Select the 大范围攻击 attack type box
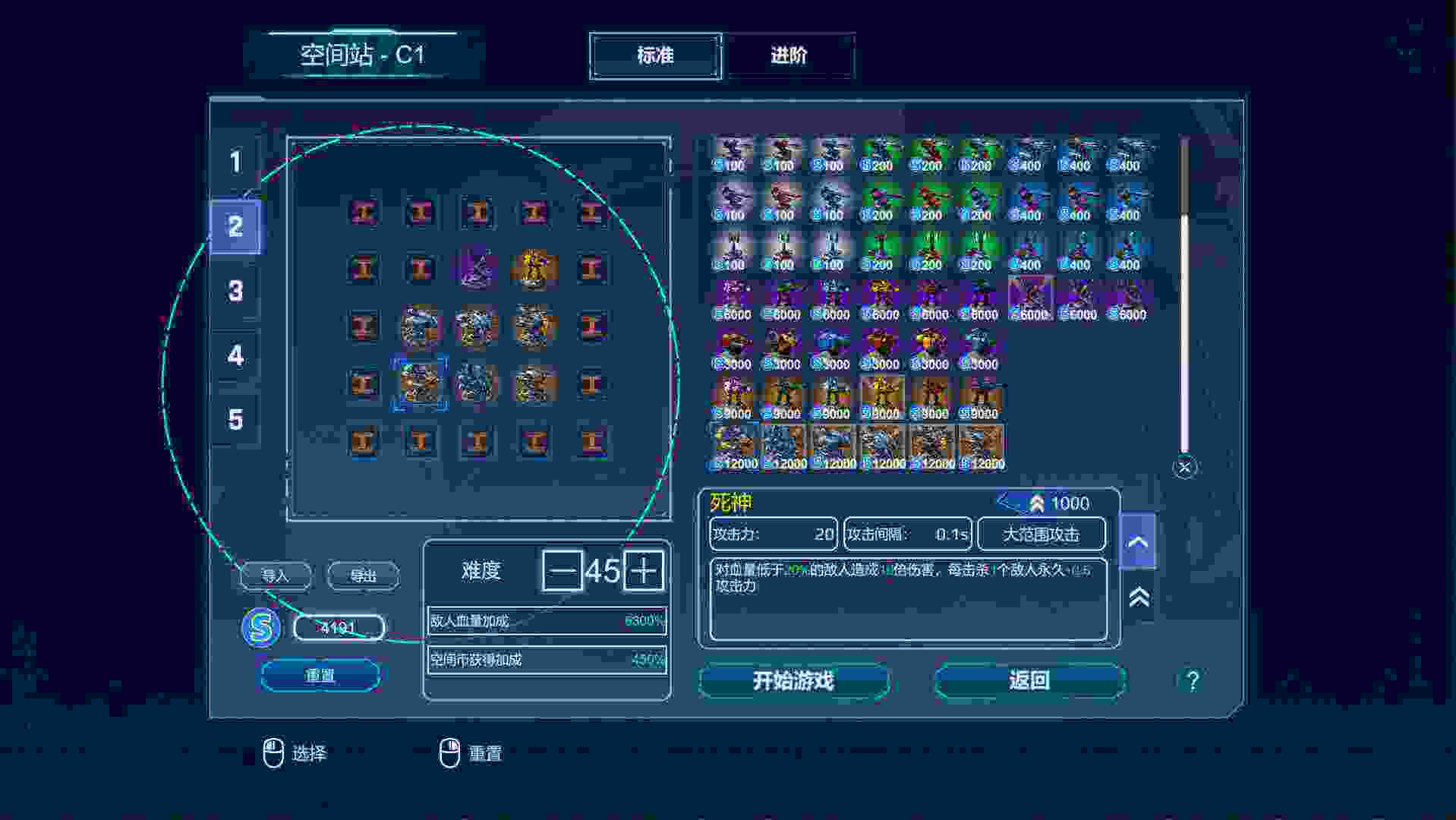 point(1041,535)
